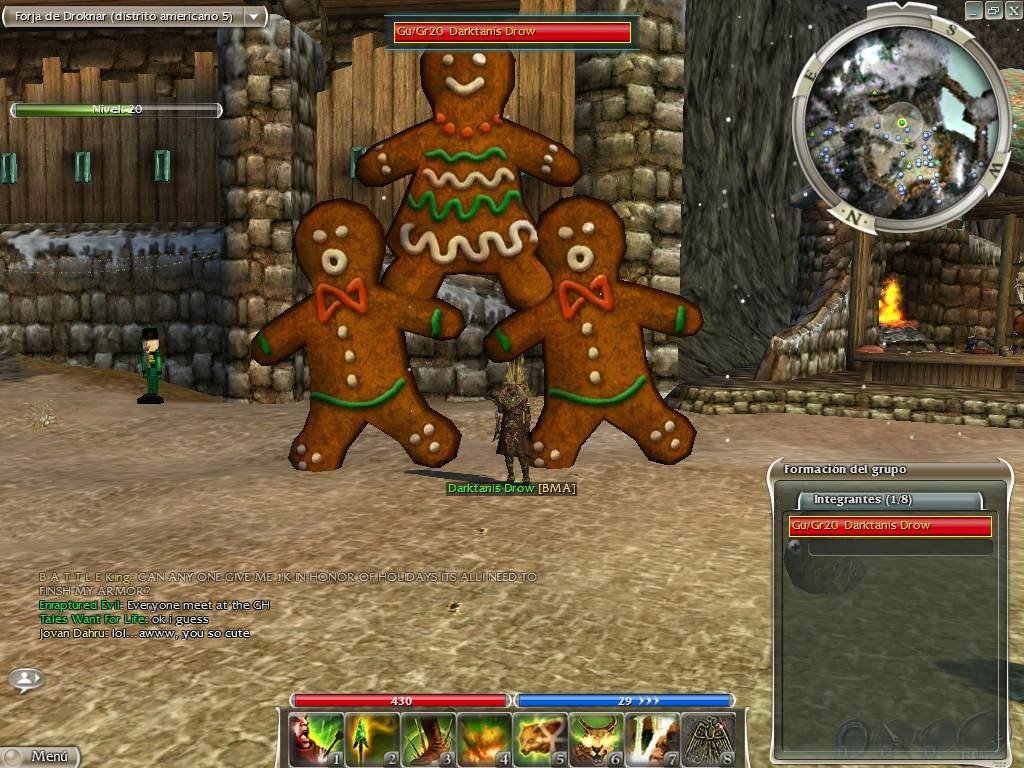1024x768 pixels.
Task: Click the target bar showing Darktanis Drow
Action: pos(512,32)
